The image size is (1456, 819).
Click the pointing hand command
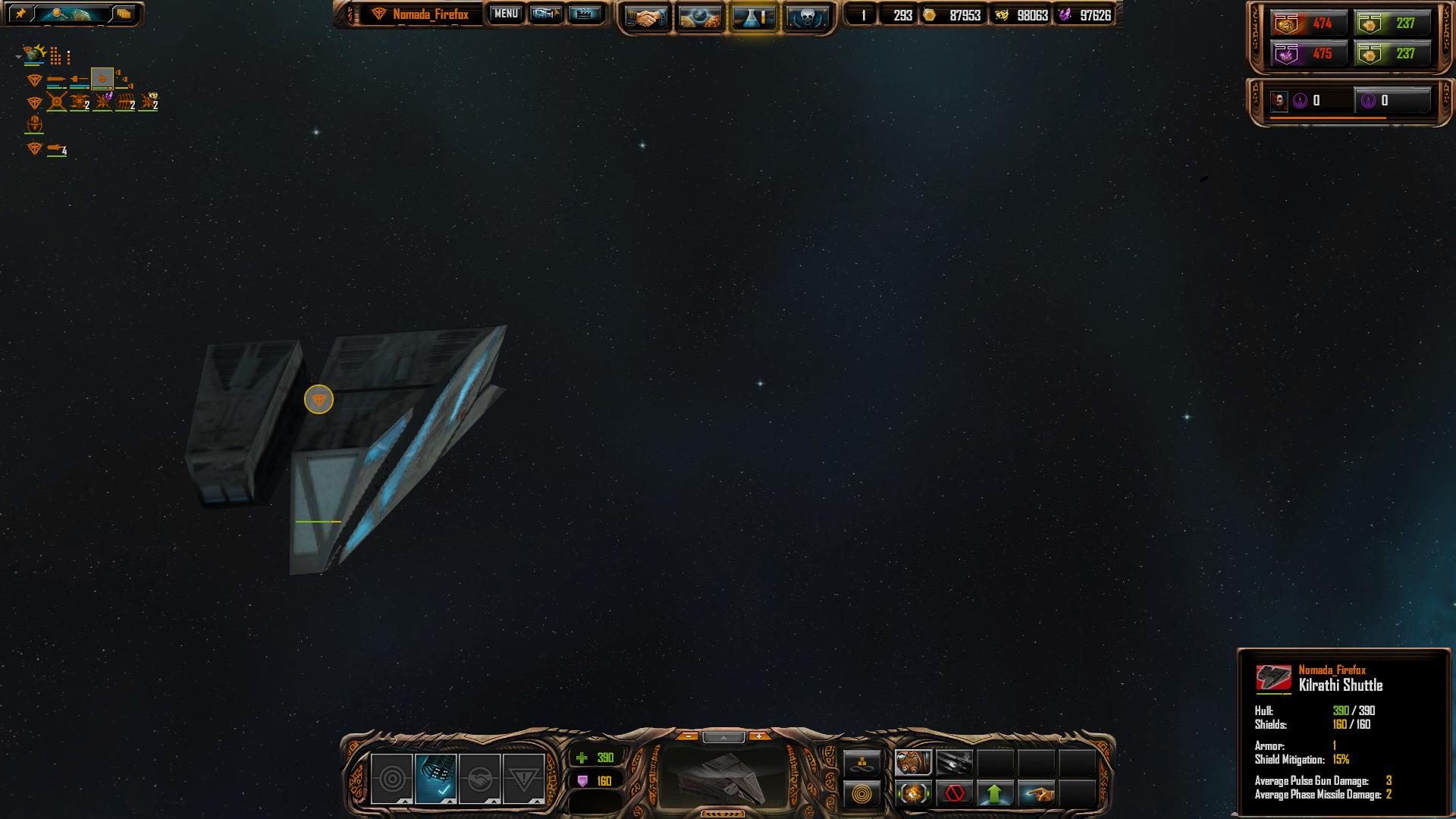(1037, 794)
